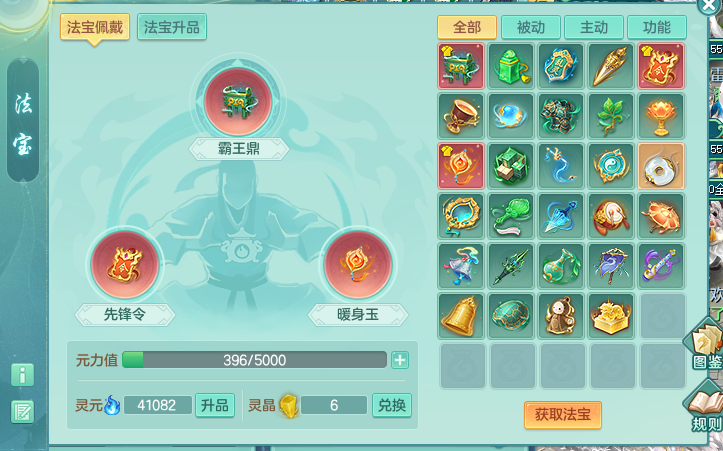Add 元力值 with the plus button
Image resolution: width=723 pixels, height=451 pixels.
[x=400, y=360]
